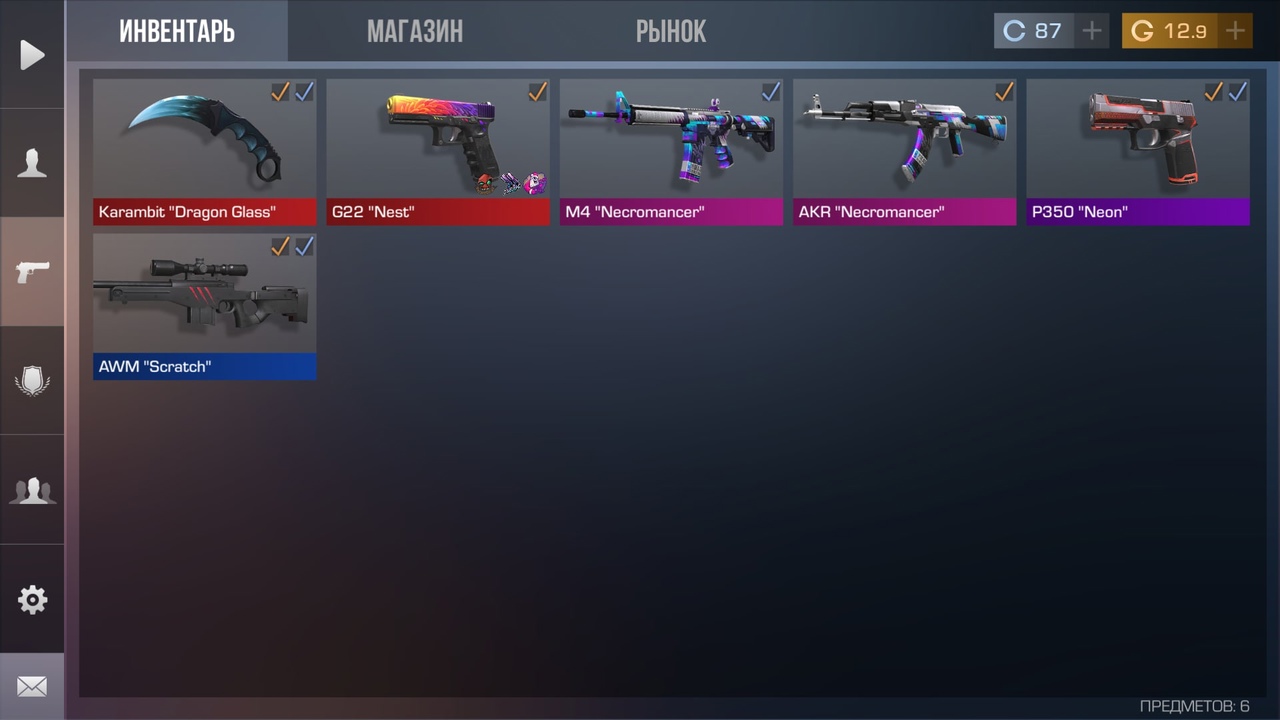Open the mail envelope icon
This screenshot has height=720, width=1280.
point(32,687)
